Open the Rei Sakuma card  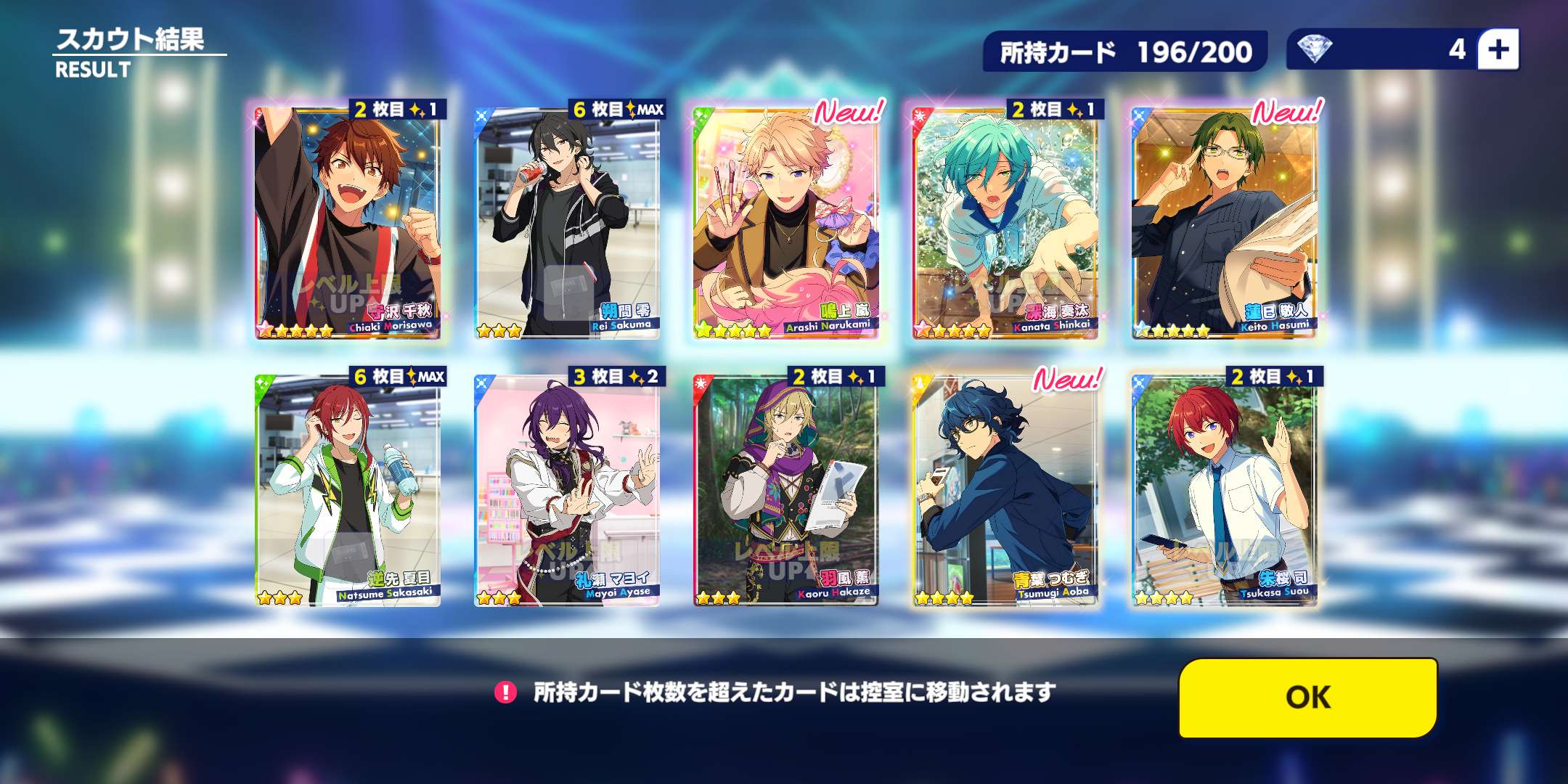(x=567, y=221)
